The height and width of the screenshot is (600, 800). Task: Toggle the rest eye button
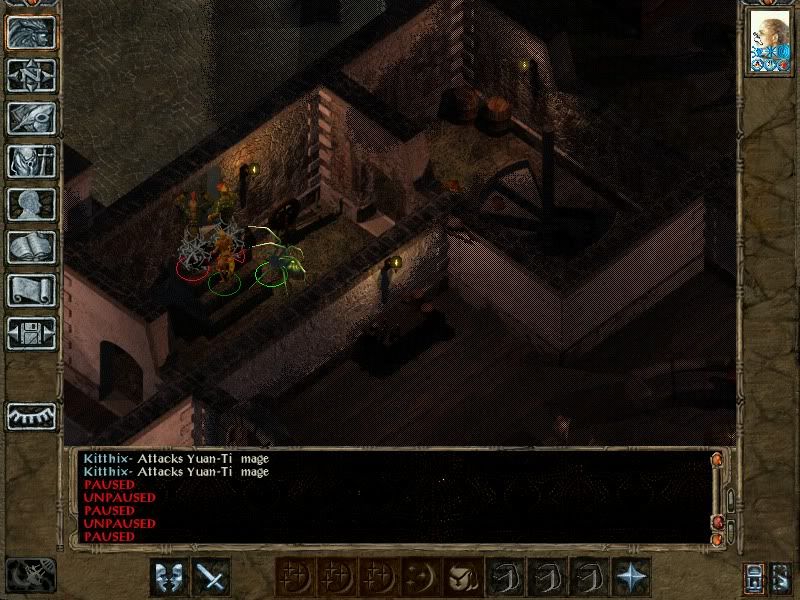click(32, 415)
